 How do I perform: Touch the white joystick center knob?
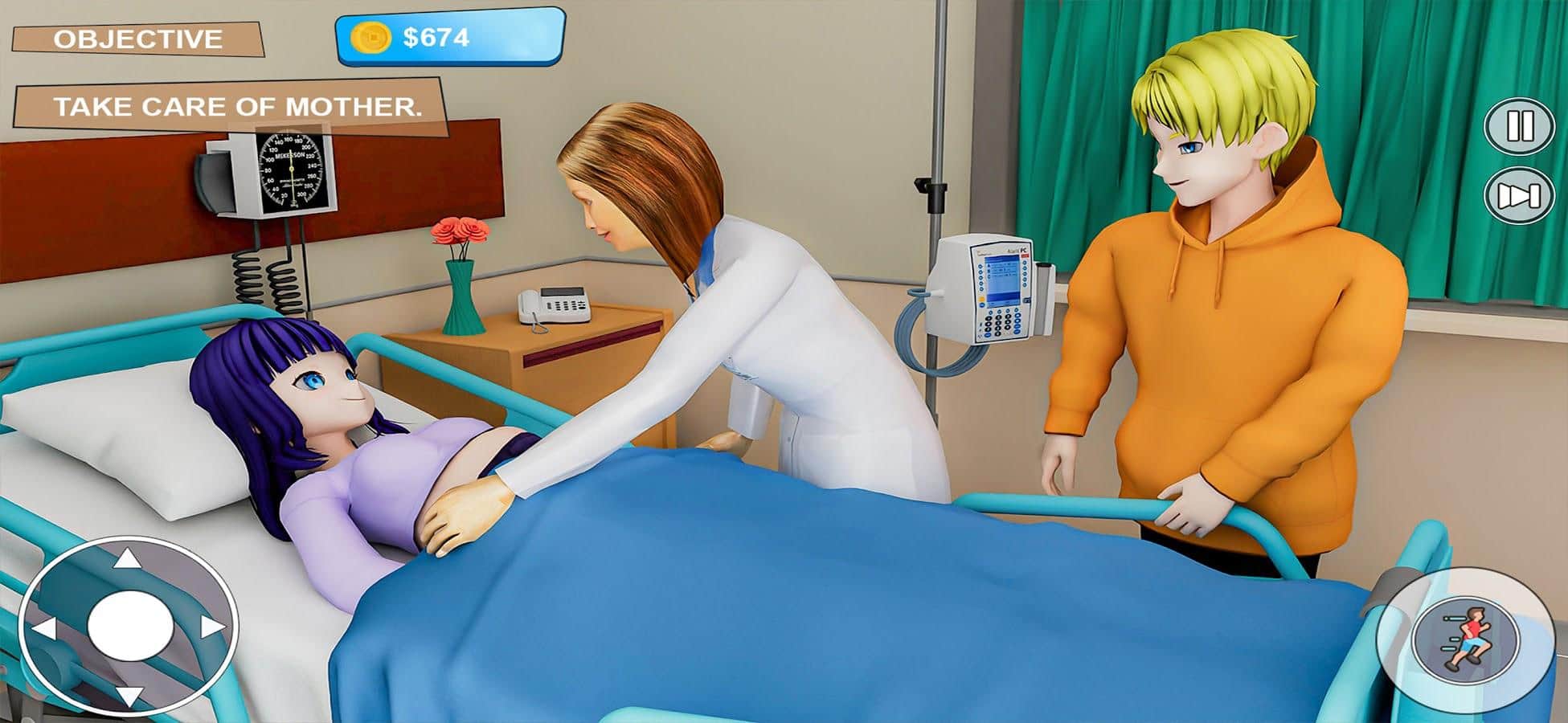129,627
